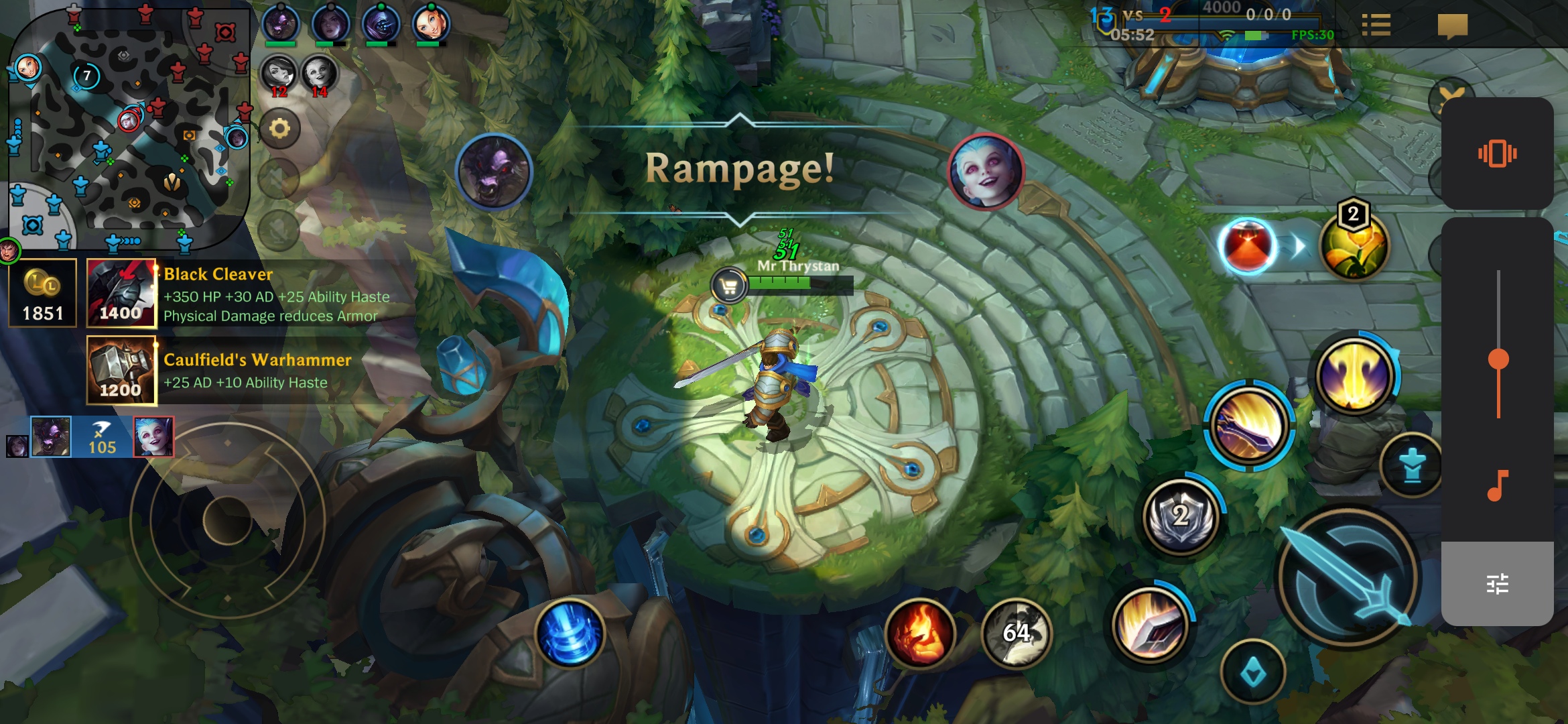Activate the spinning sword ability

coord(1249,426)
